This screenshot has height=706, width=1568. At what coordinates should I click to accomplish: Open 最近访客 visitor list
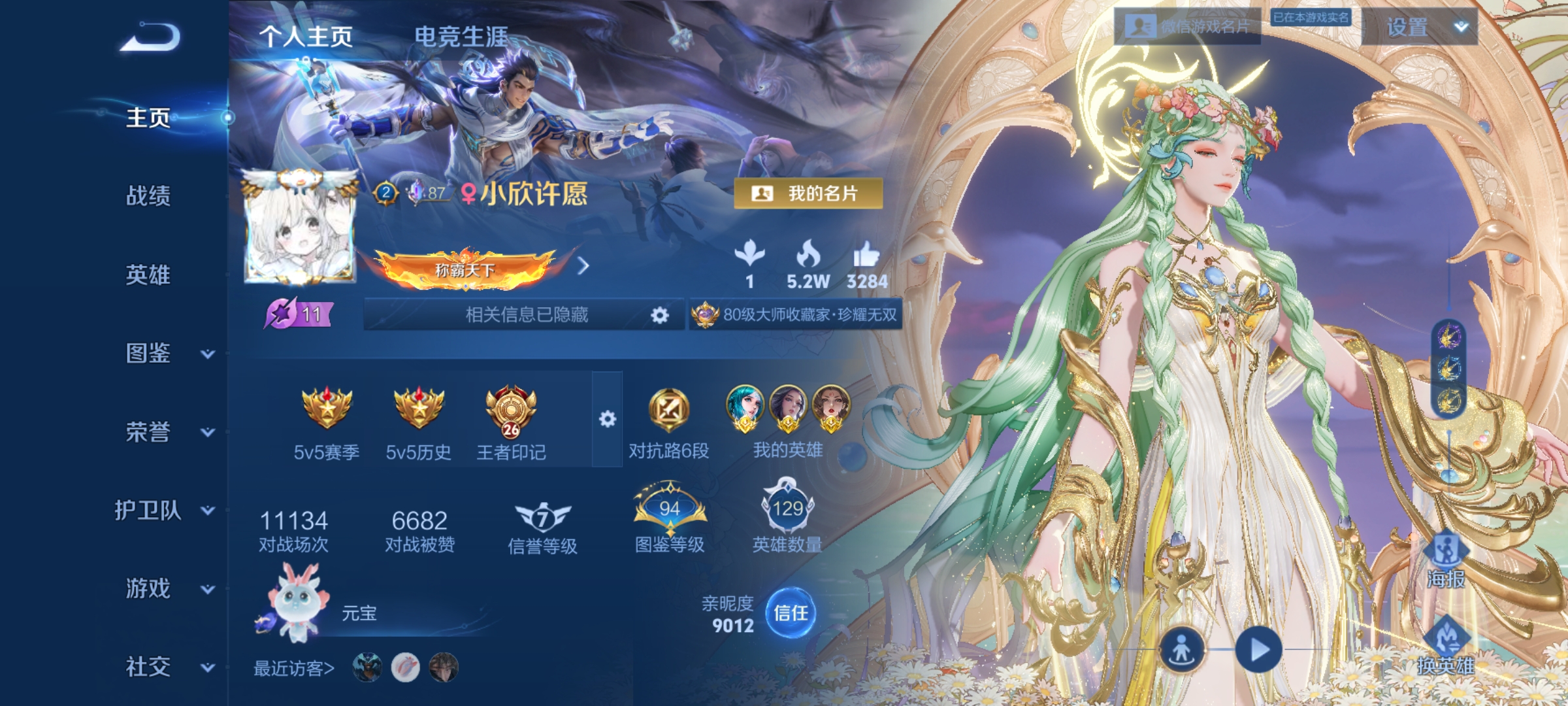tap(294, 668)
